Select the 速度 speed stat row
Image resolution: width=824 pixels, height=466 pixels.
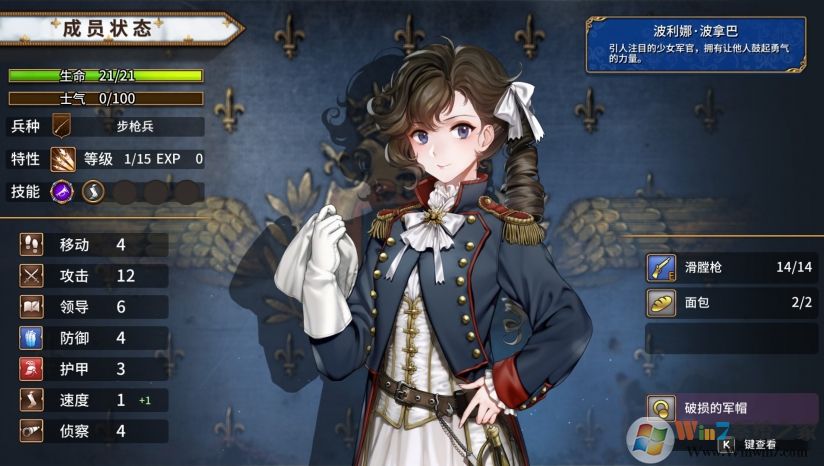tap(92, 400)
